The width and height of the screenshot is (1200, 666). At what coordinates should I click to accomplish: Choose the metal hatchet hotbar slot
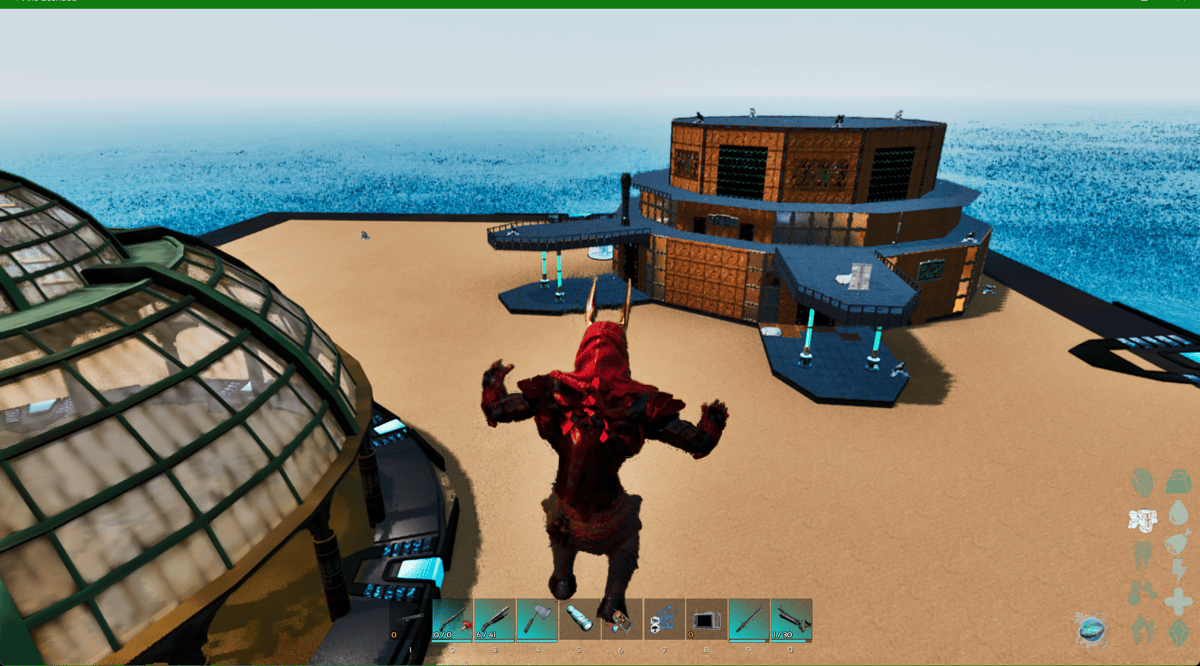[537, 619]
